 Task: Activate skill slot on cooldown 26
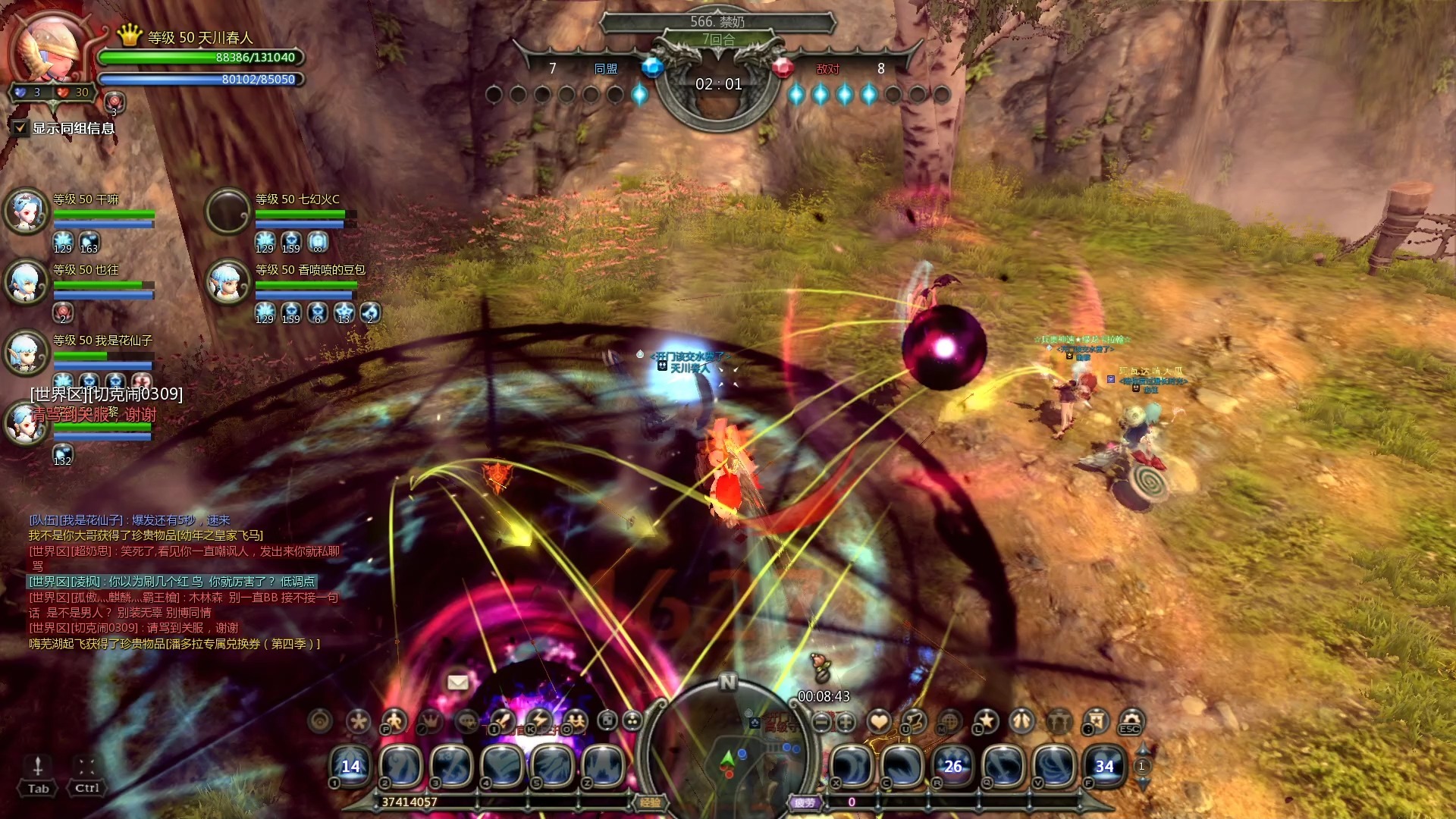coord(953,766)
